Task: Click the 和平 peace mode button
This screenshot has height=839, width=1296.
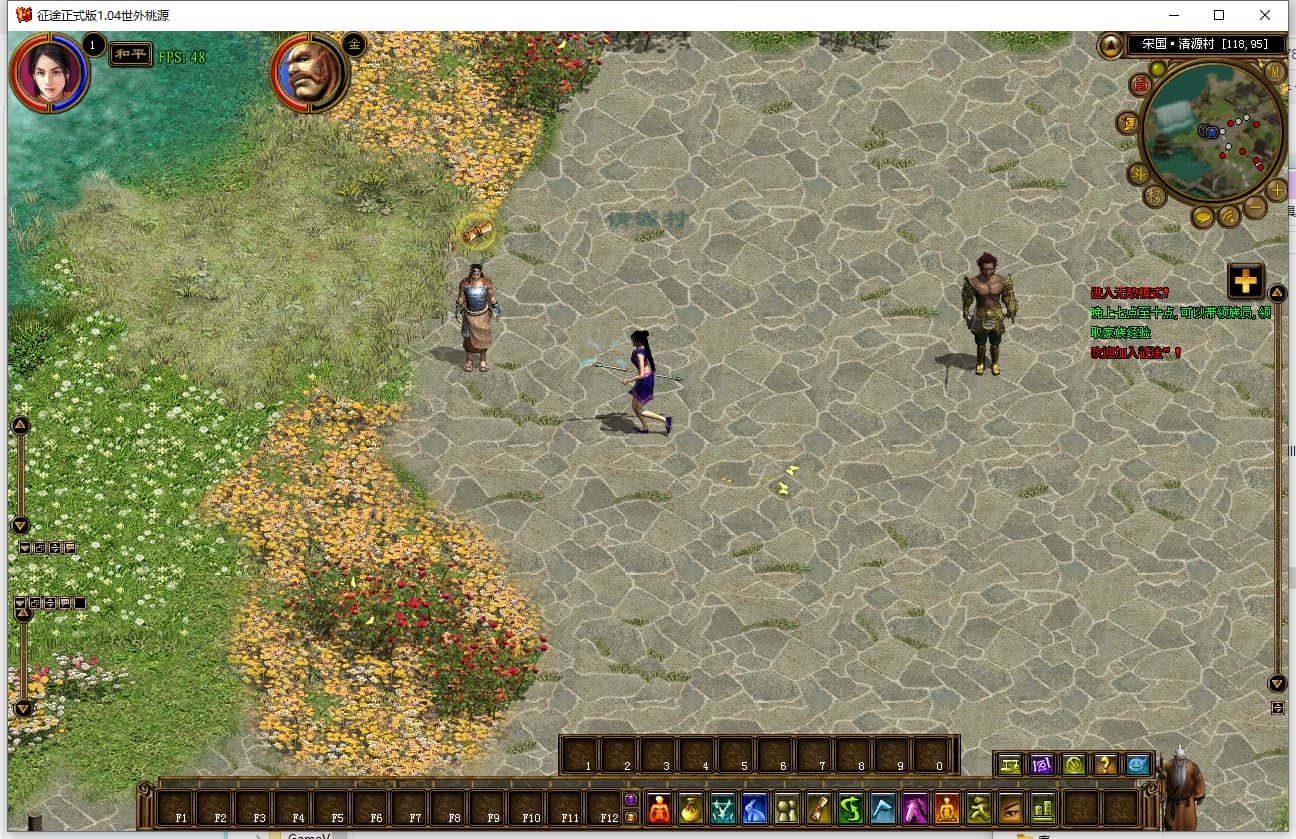Action: 130,54
